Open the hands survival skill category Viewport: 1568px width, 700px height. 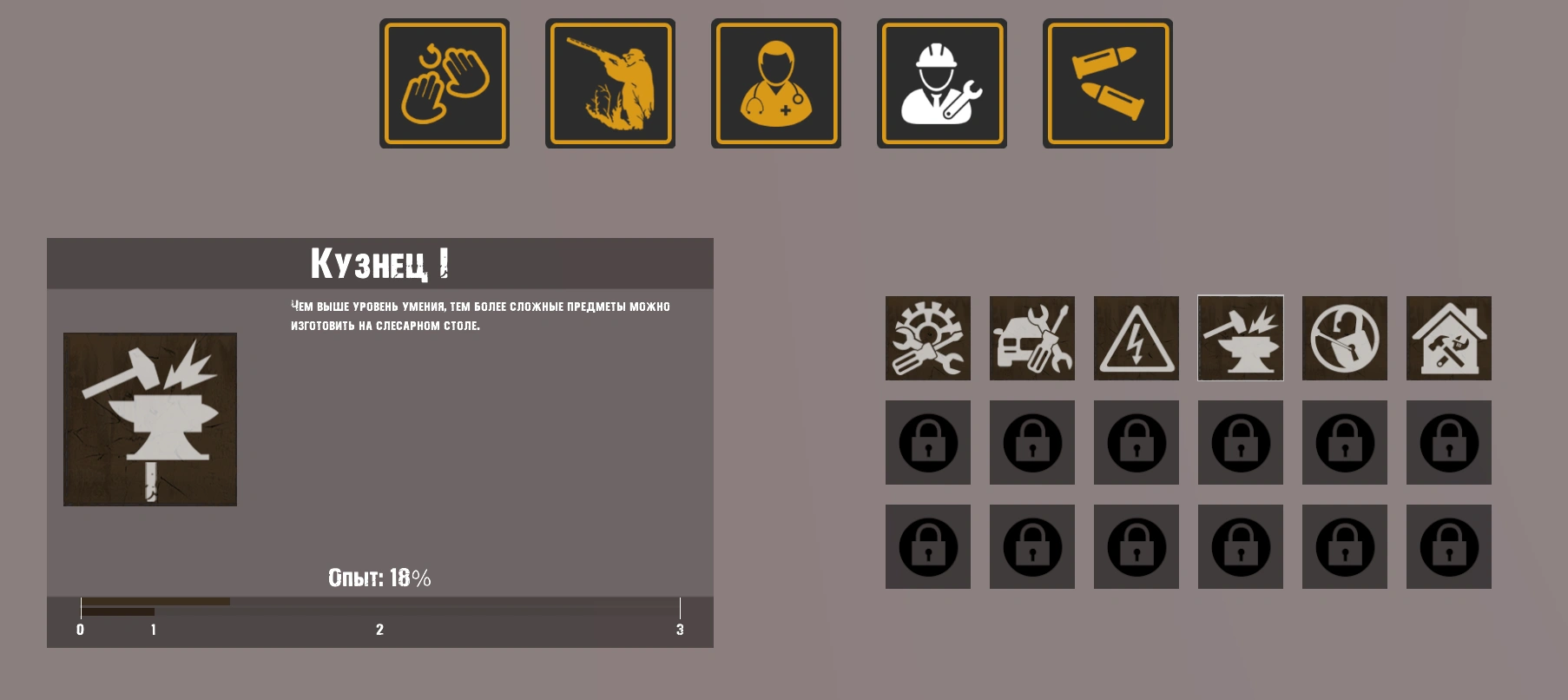click(x=445, y=83)
